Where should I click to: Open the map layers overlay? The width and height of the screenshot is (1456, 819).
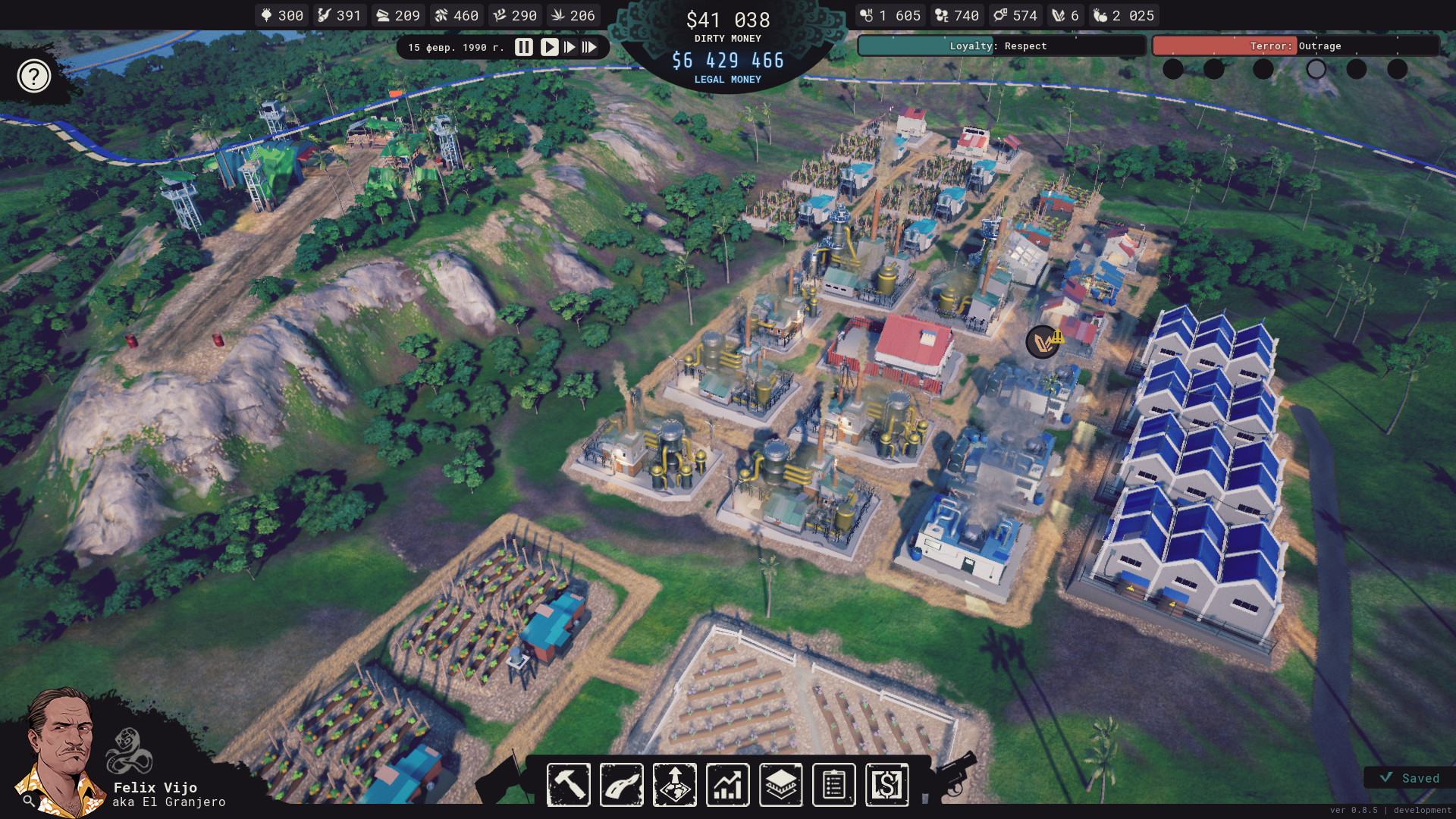tap(781, 784)
